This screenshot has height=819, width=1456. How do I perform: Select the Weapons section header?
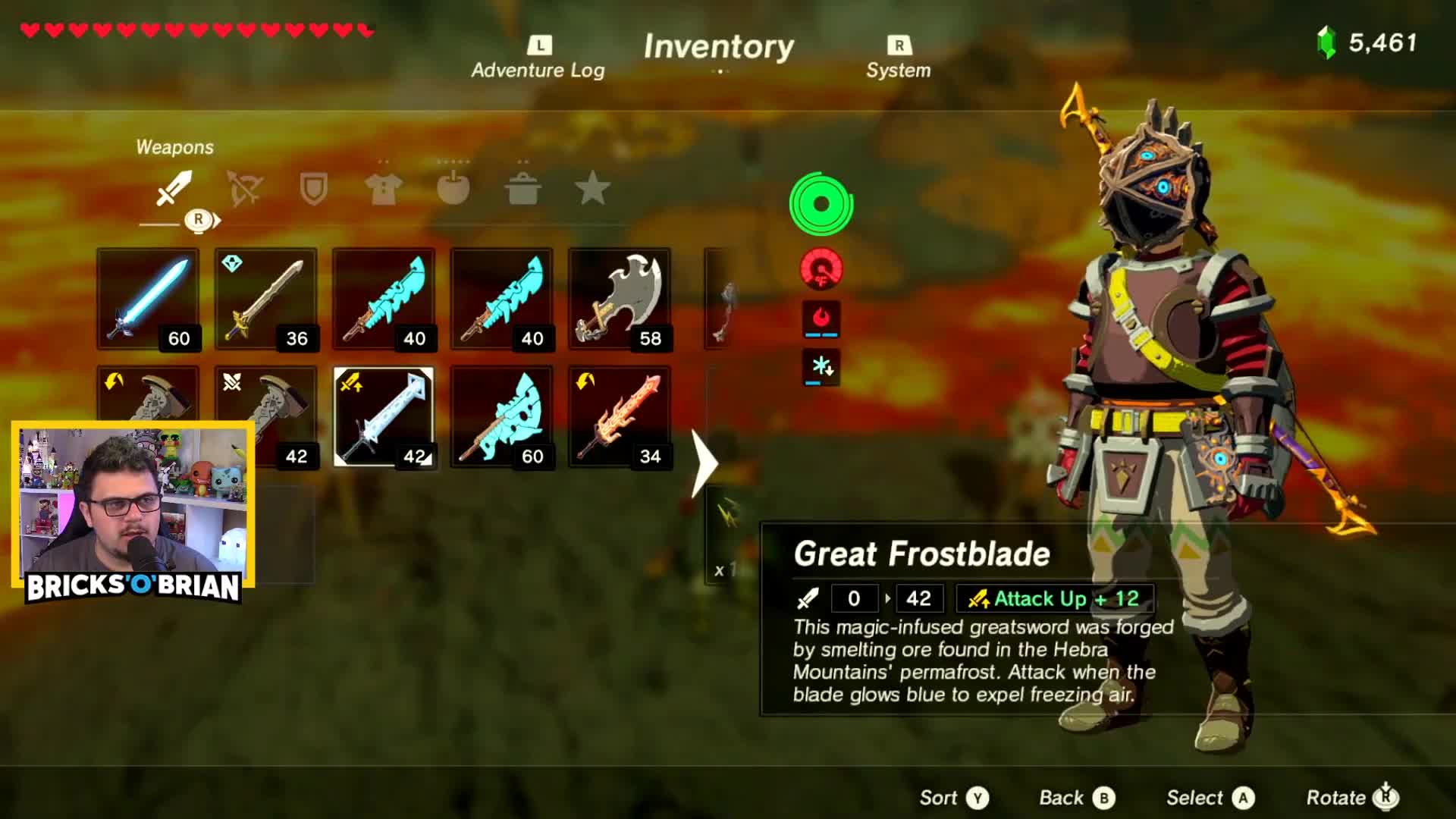pyautogui.click(x=174, y=147)
